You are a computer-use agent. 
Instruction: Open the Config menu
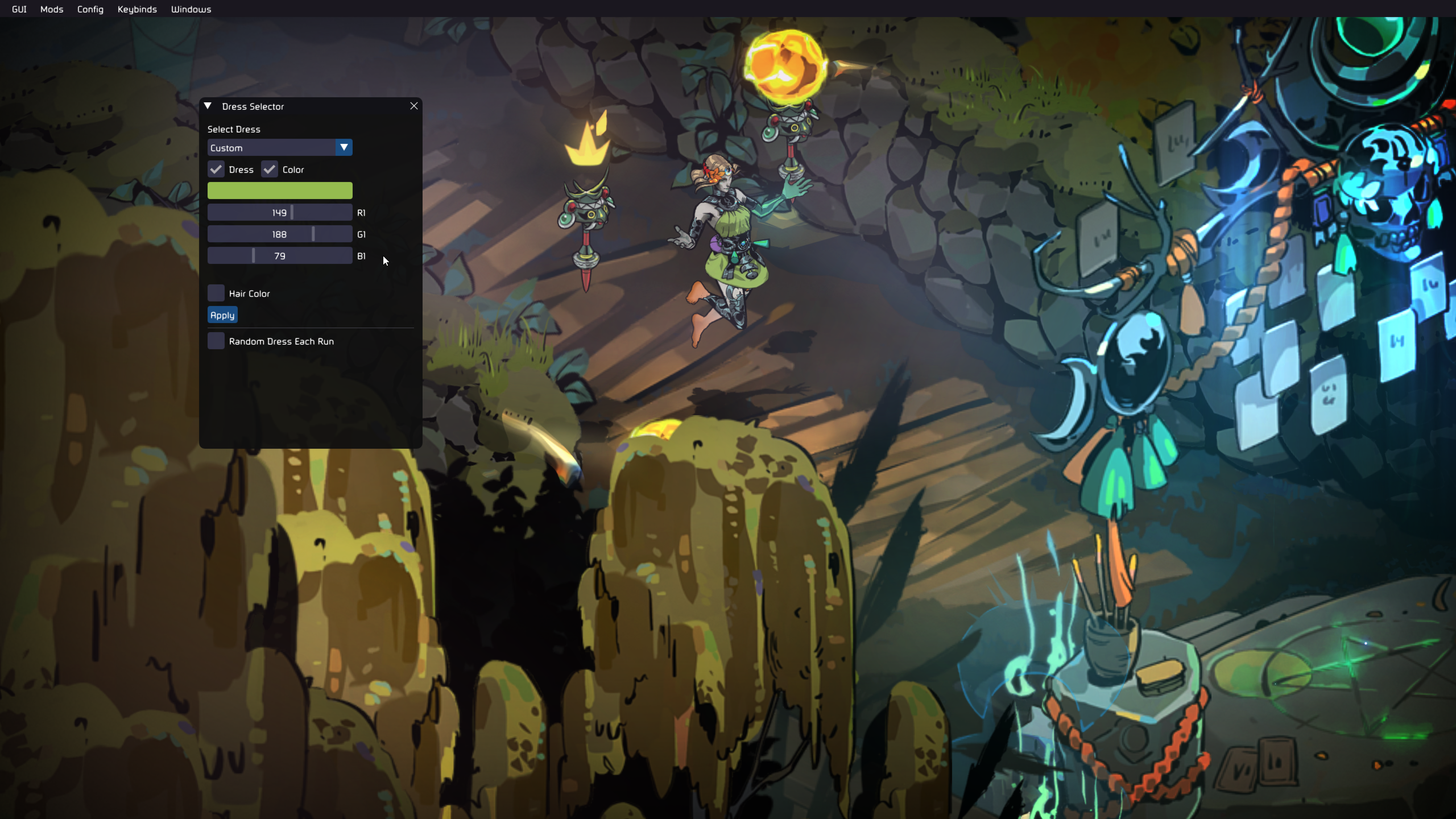[x=90, y=9]
